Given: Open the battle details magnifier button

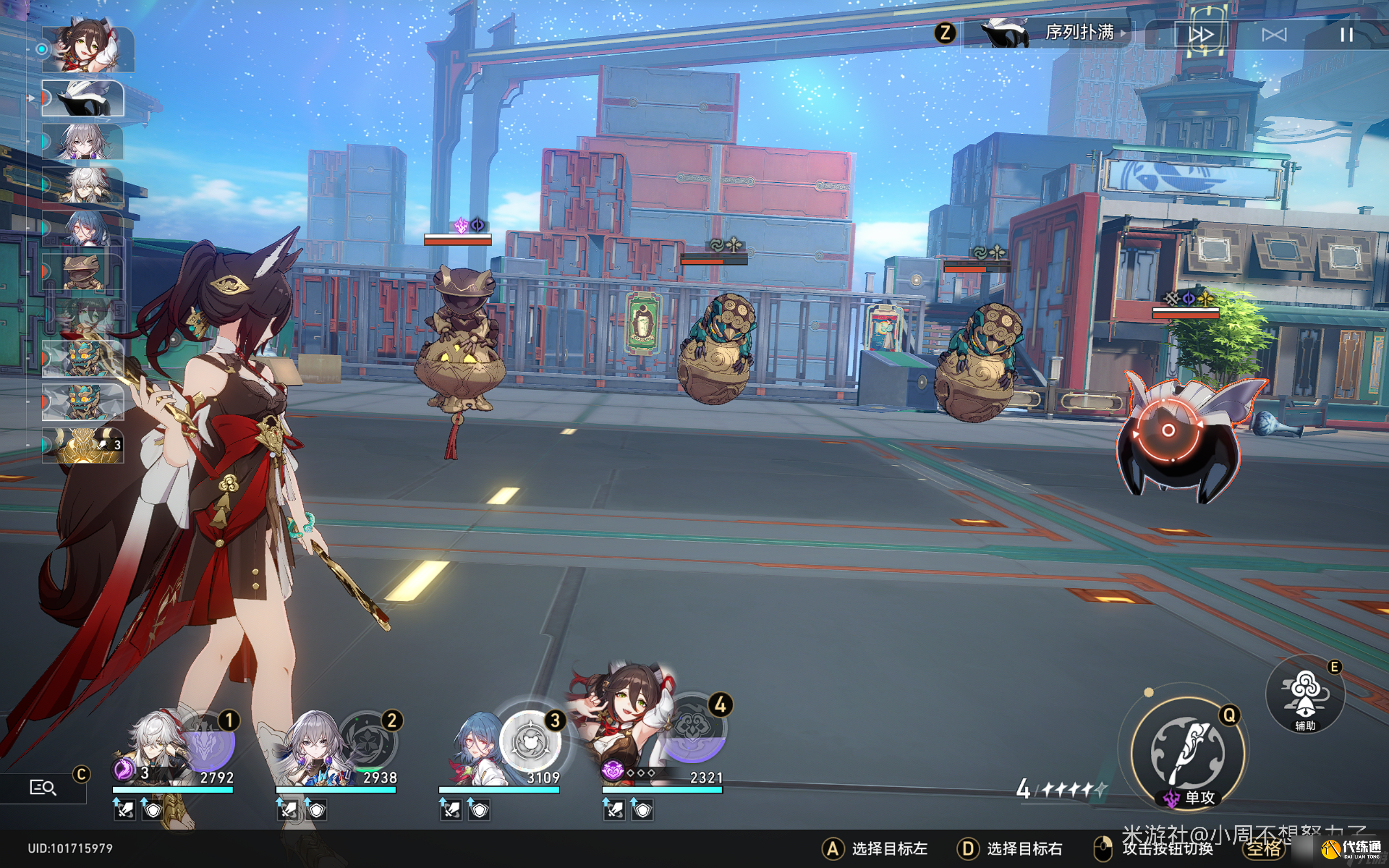Looking at the screenshot, I should (x=43, y=788).
